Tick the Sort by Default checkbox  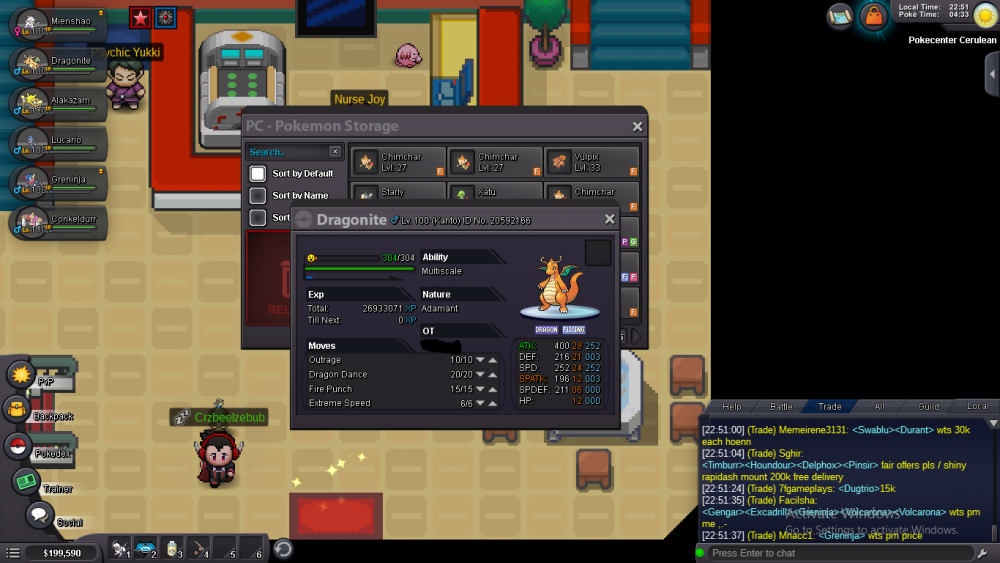pyautogui.click(x=258, y=174)
